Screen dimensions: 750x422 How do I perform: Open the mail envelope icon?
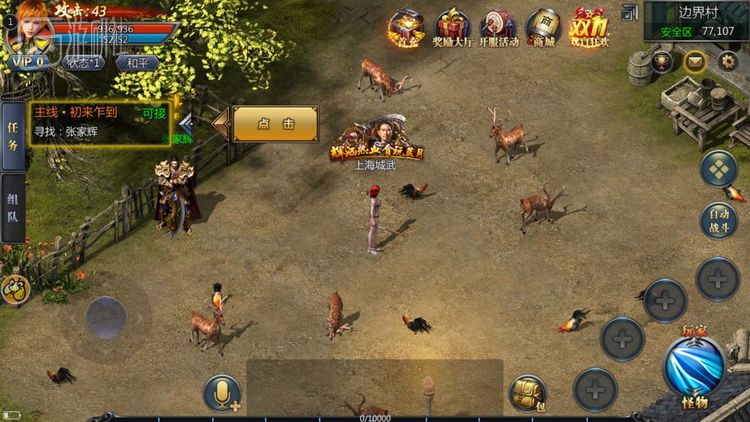(695, 61)
